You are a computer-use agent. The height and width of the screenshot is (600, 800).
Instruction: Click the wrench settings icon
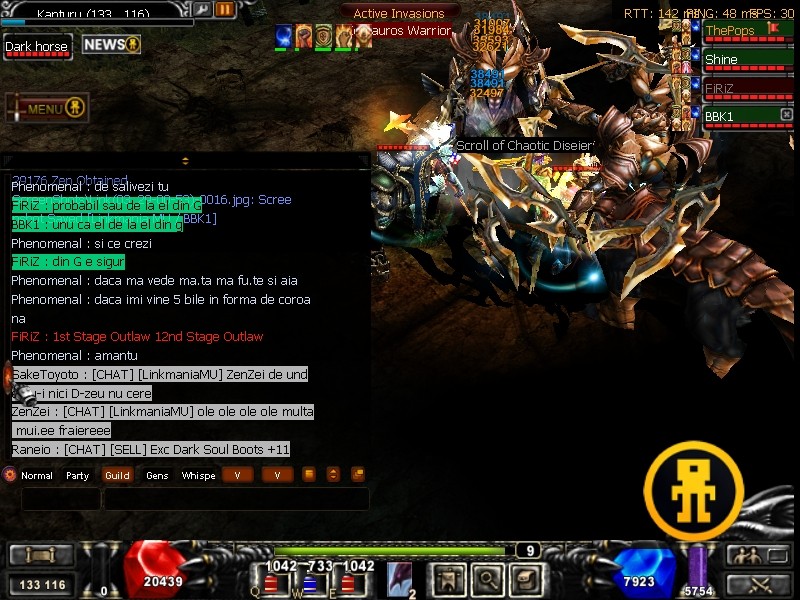202,10
